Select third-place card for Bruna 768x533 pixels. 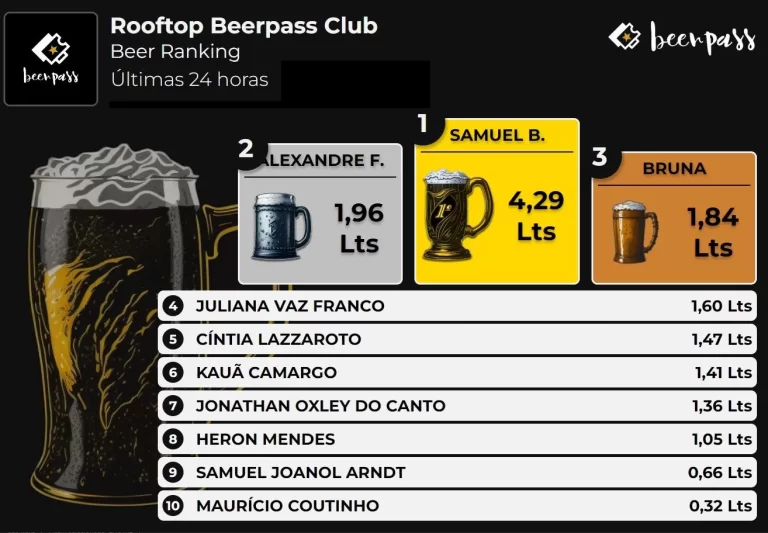(x=673, y=218)
